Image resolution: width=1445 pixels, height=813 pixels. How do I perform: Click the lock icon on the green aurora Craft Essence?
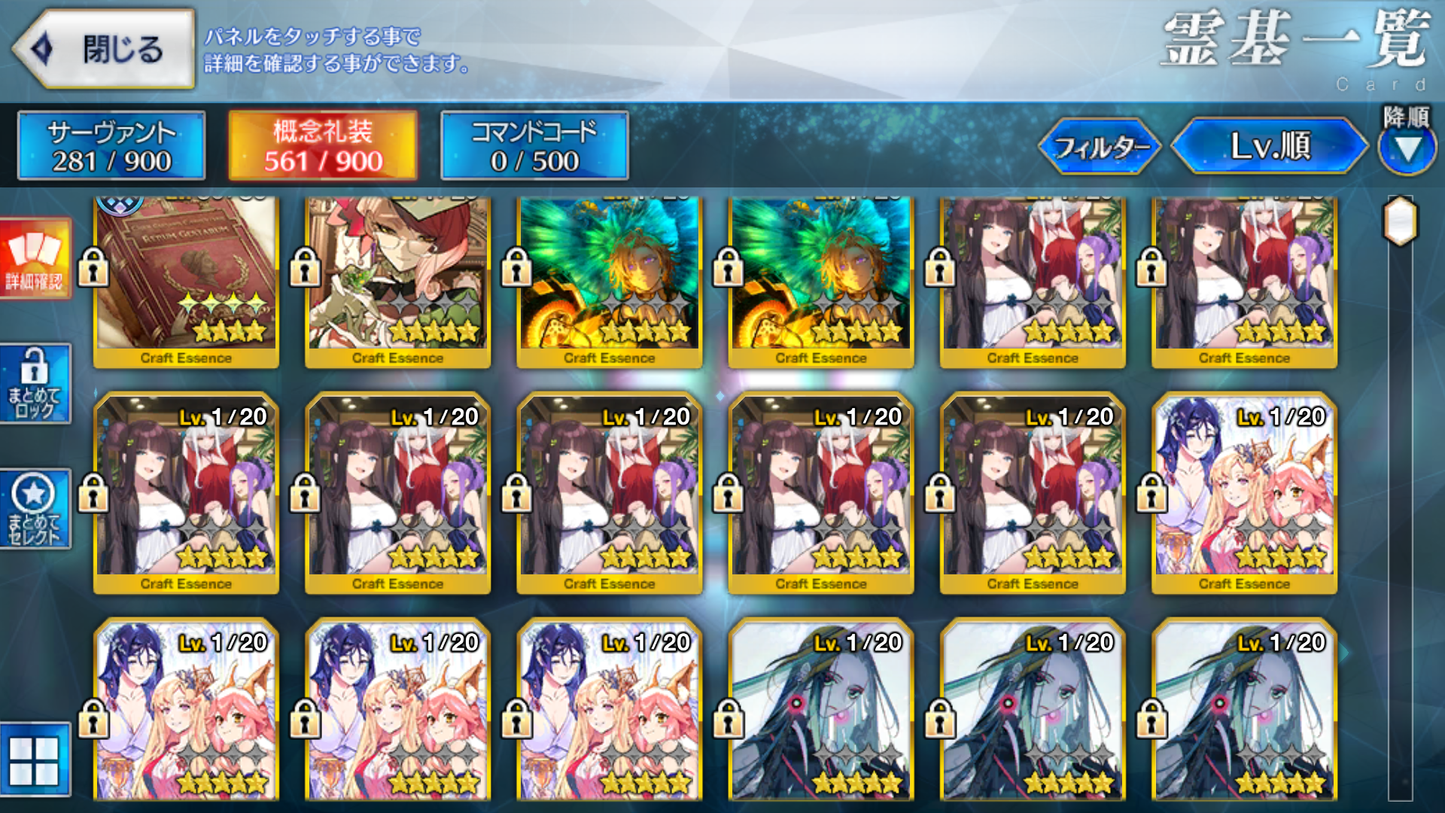point(518,270)
